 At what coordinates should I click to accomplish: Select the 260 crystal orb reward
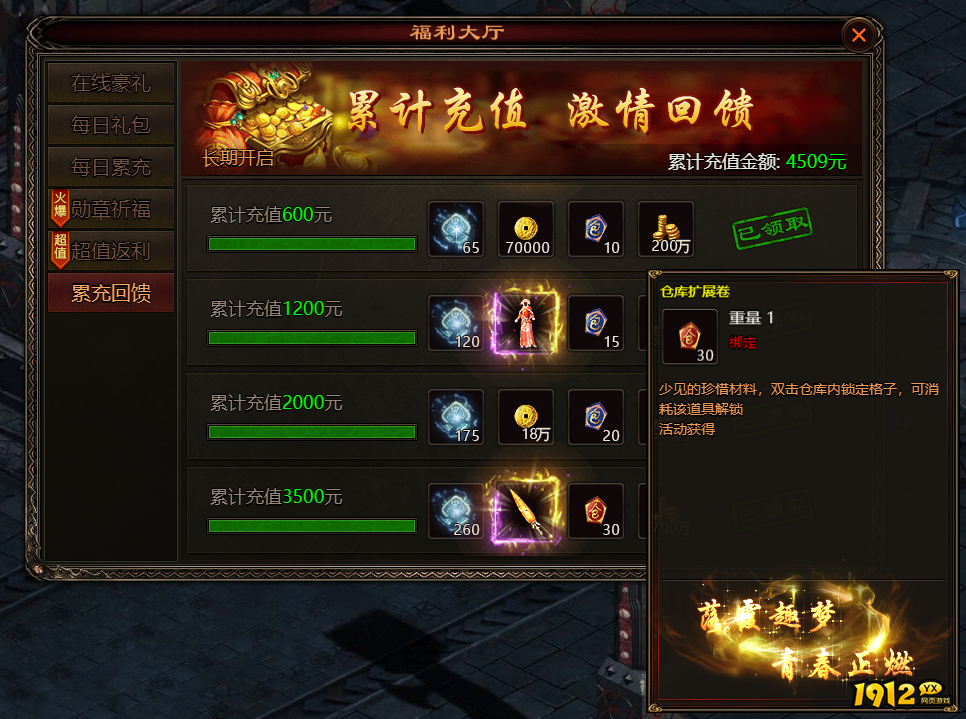coord(455,511)
